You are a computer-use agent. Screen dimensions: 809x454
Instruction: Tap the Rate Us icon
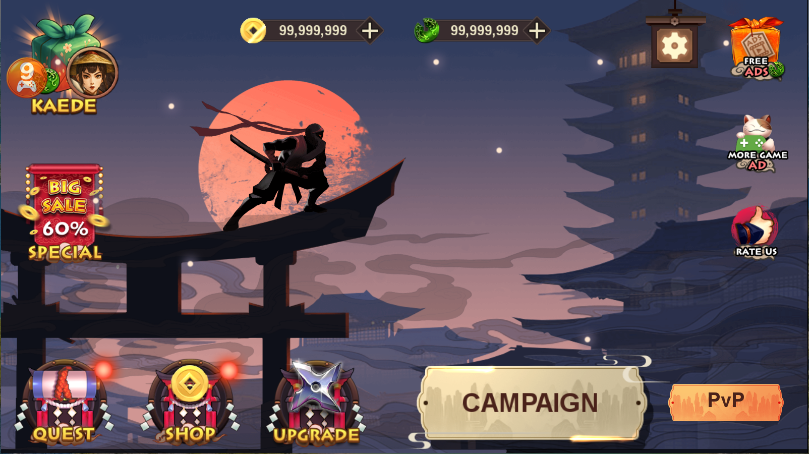point(755,232)
